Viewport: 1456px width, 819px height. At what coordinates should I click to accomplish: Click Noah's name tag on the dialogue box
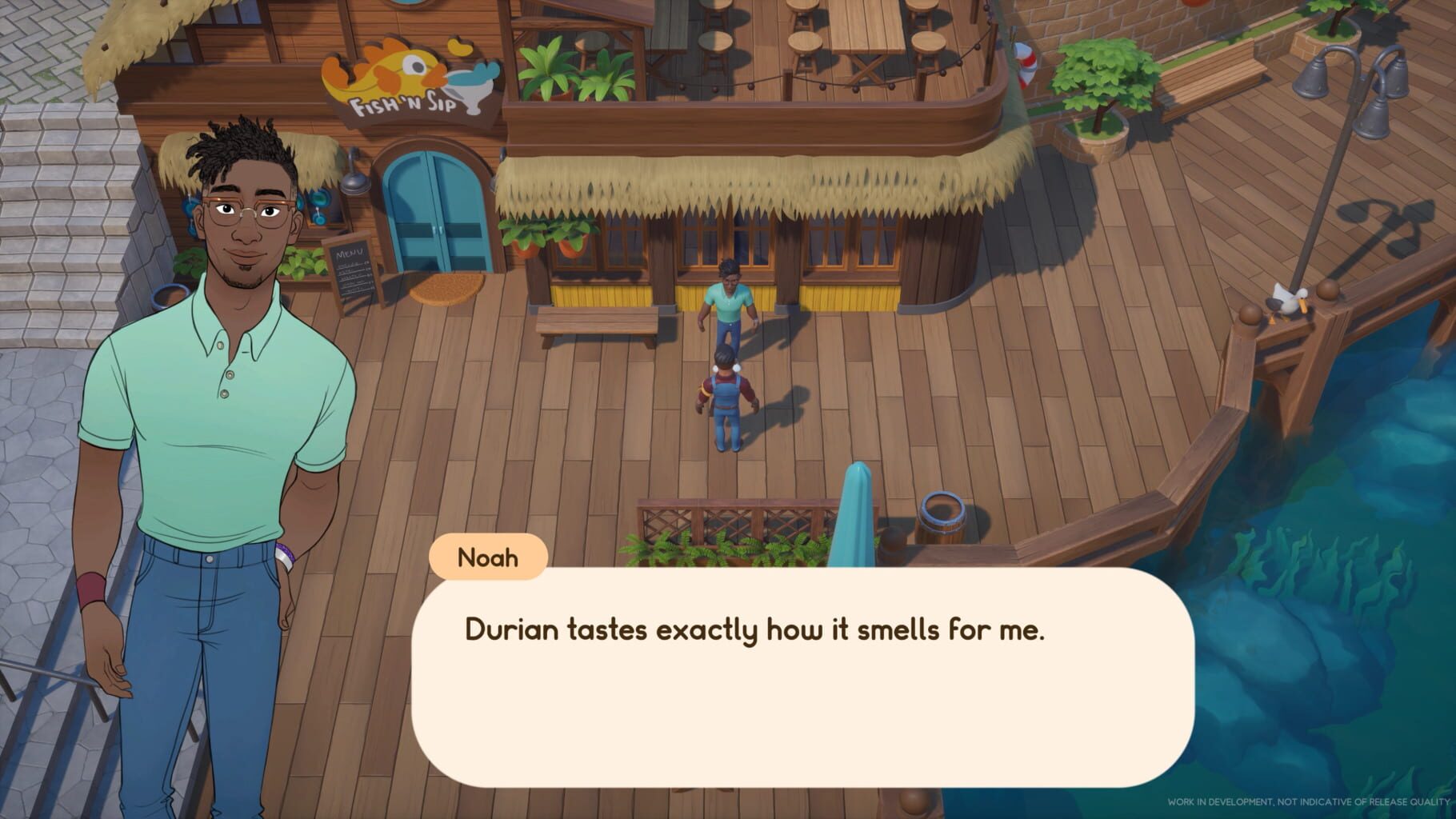pos(490,558)
